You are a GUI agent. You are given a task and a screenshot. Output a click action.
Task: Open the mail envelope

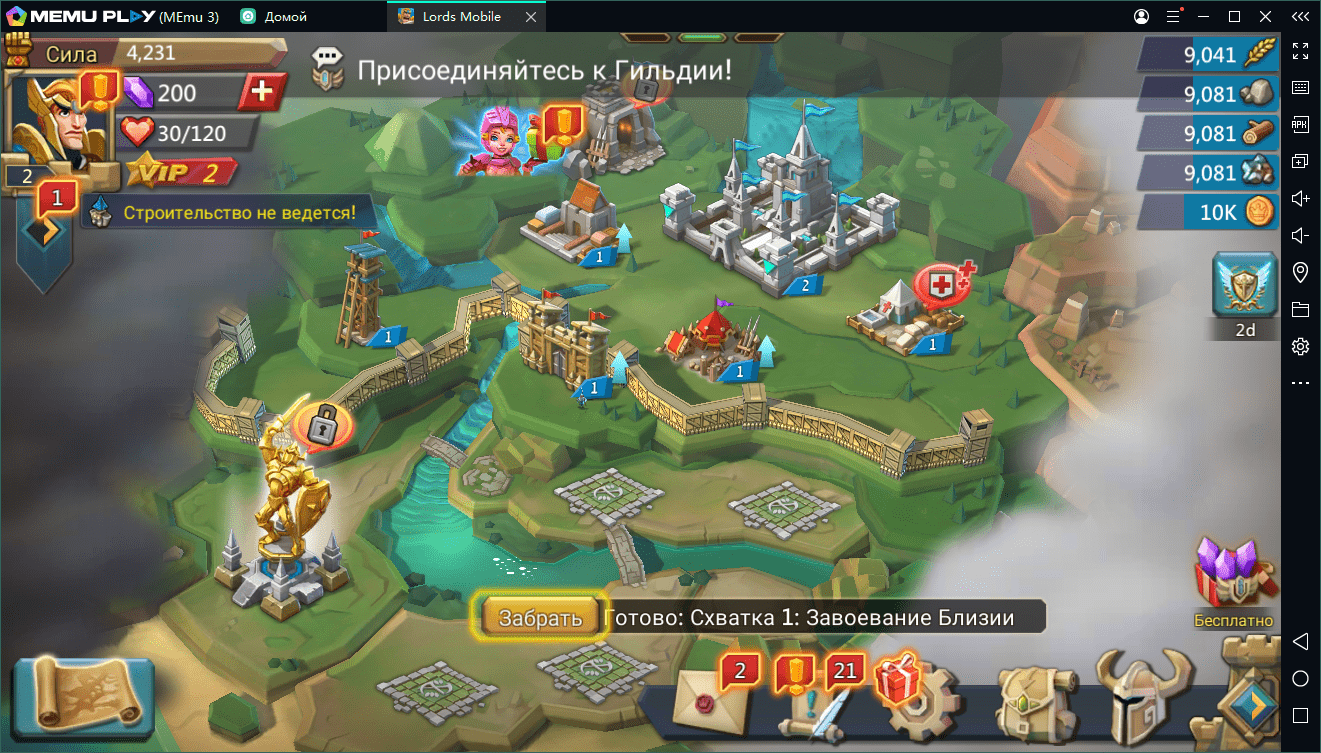coord(712,700)
